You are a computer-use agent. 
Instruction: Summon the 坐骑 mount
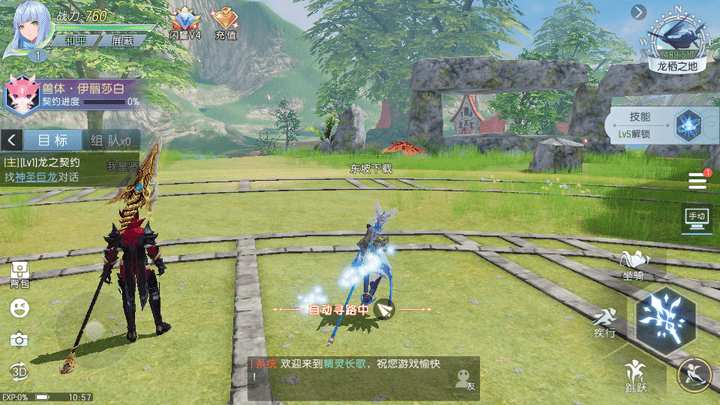633,263
